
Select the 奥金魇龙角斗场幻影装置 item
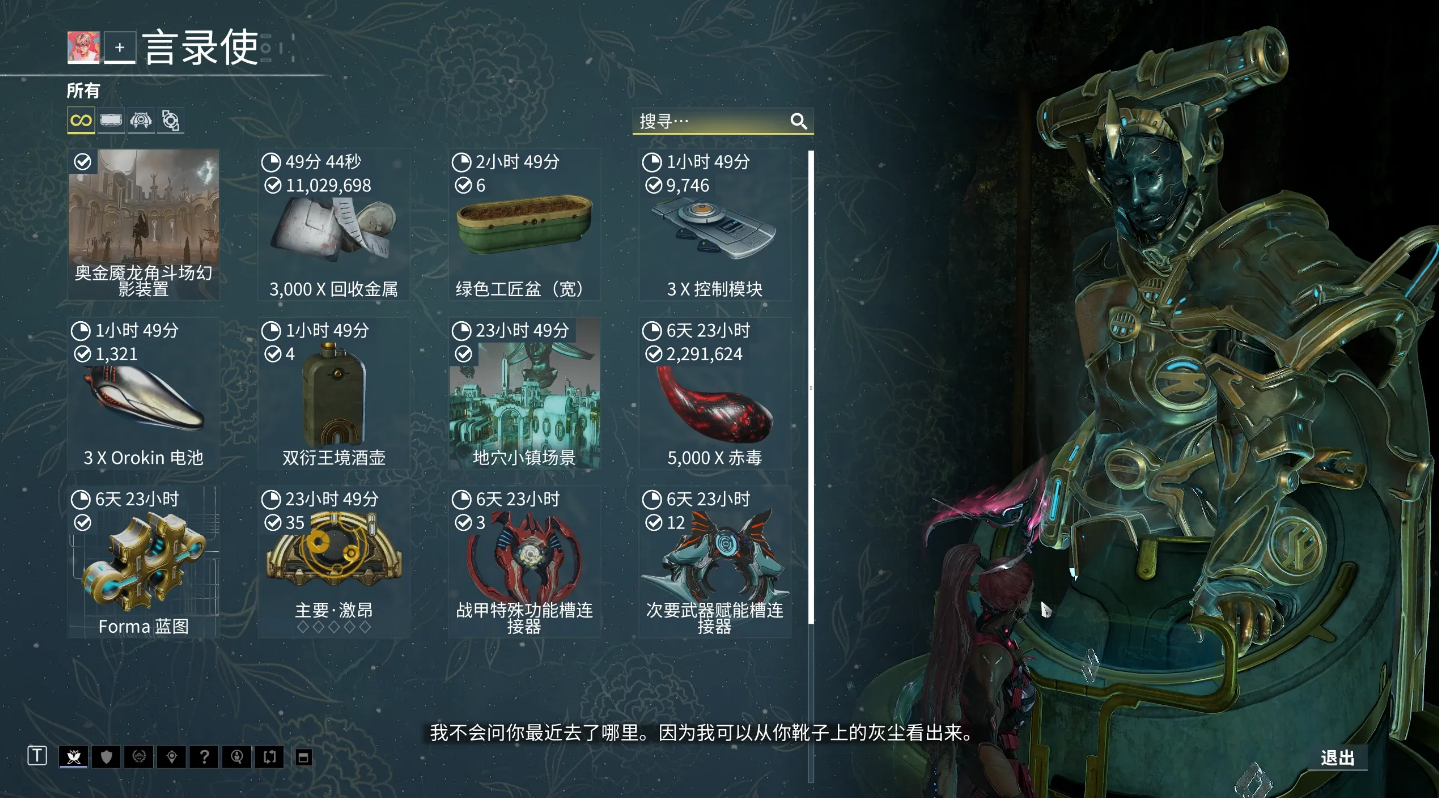pos(143,224)
